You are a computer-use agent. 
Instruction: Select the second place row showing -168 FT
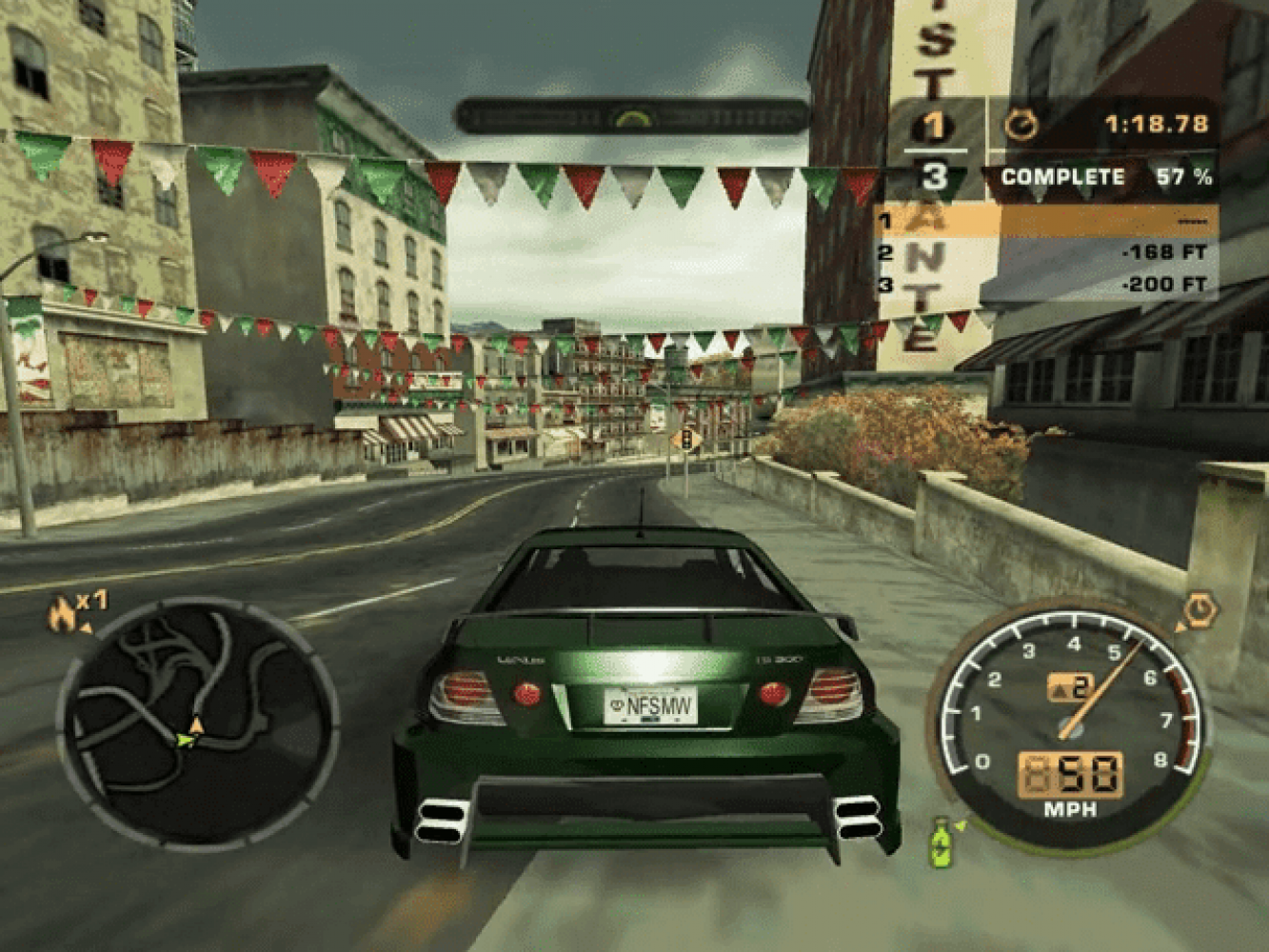click(1045, 253)
